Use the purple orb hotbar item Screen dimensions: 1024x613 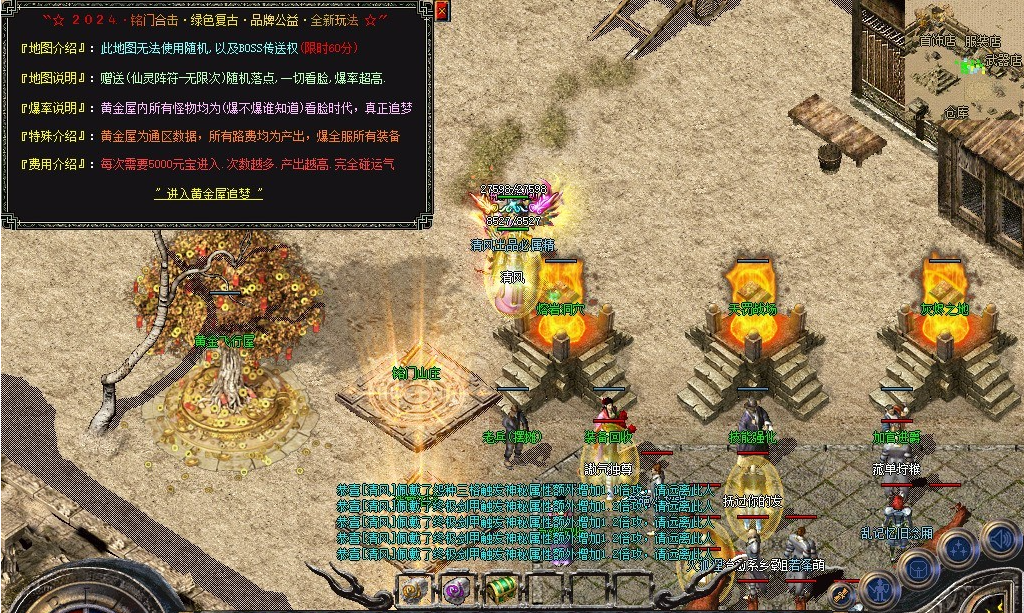457,588
